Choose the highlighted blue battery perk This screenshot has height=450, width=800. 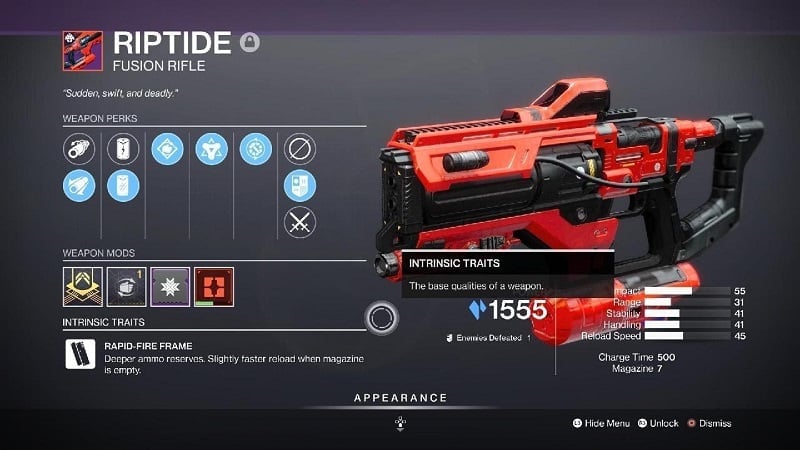pos(122,185)
